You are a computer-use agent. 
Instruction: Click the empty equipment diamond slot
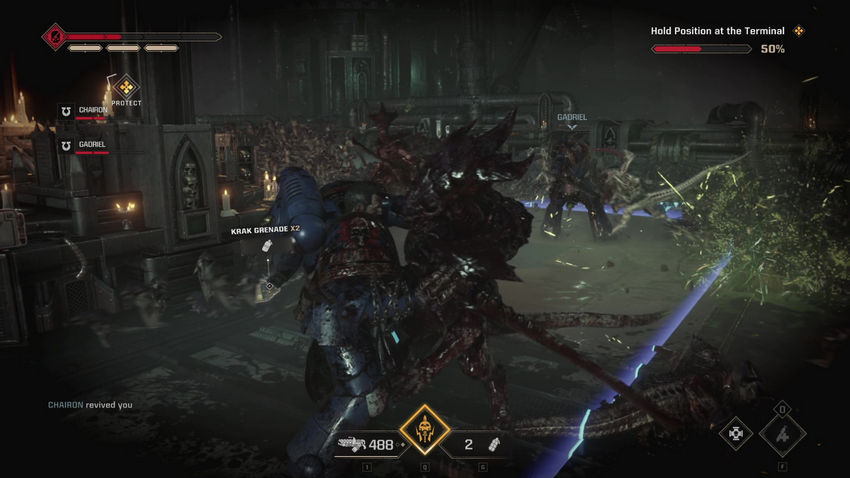tap(784, 433)
